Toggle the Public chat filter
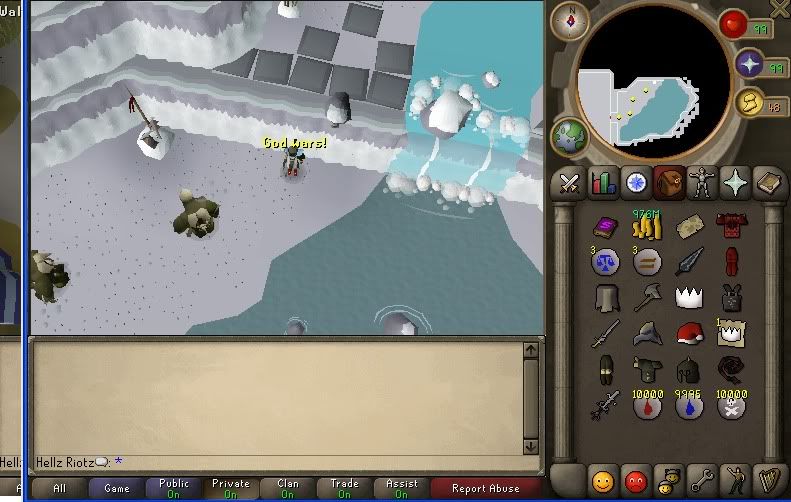 174,489
